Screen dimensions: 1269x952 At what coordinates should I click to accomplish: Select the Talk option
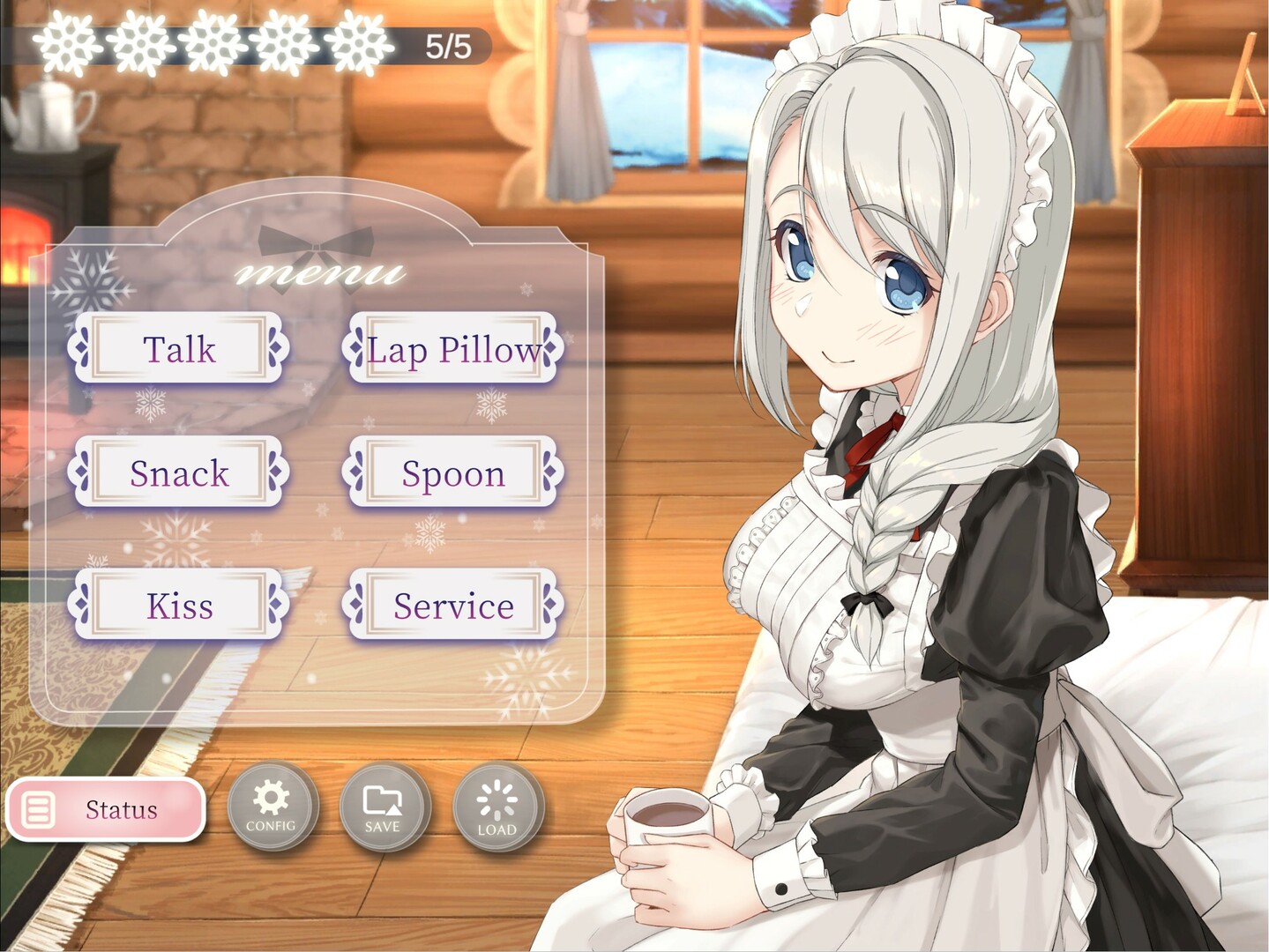click(x=178, y=349)
